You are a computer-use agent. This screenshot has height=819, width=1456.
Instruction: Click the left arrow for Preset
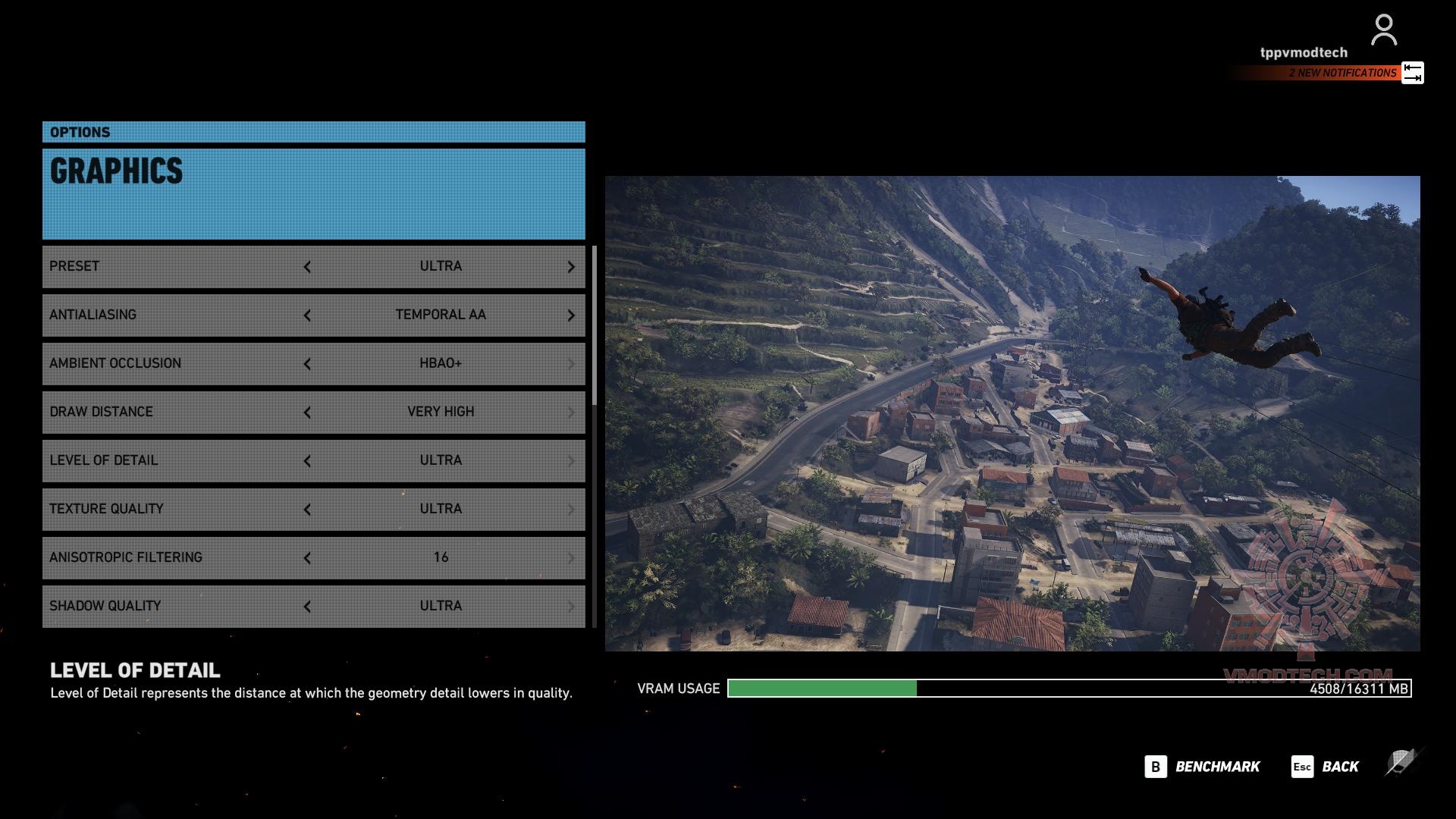point(307,267)
